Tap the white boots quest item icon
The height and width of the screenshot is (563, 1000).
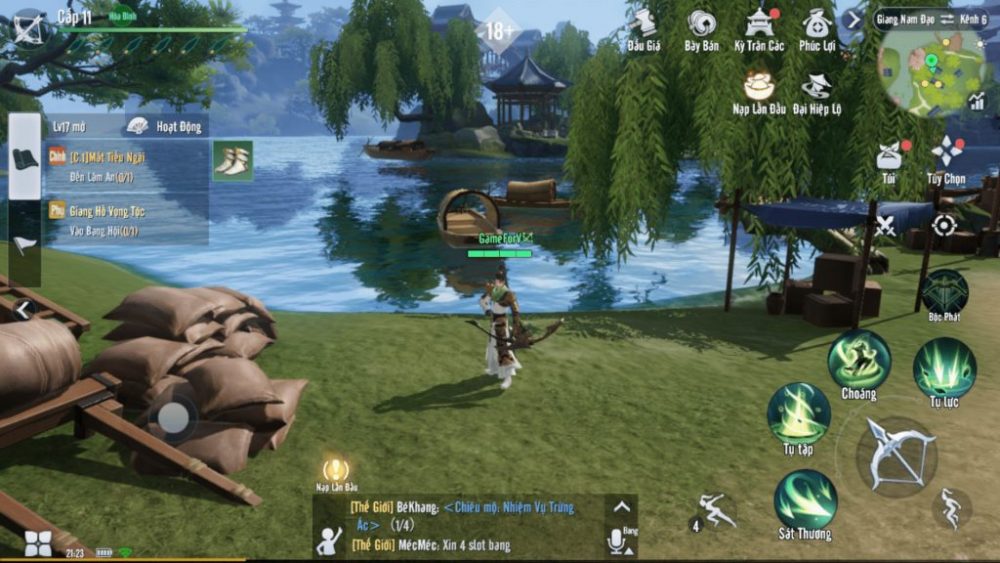click(x=233, y=161)
